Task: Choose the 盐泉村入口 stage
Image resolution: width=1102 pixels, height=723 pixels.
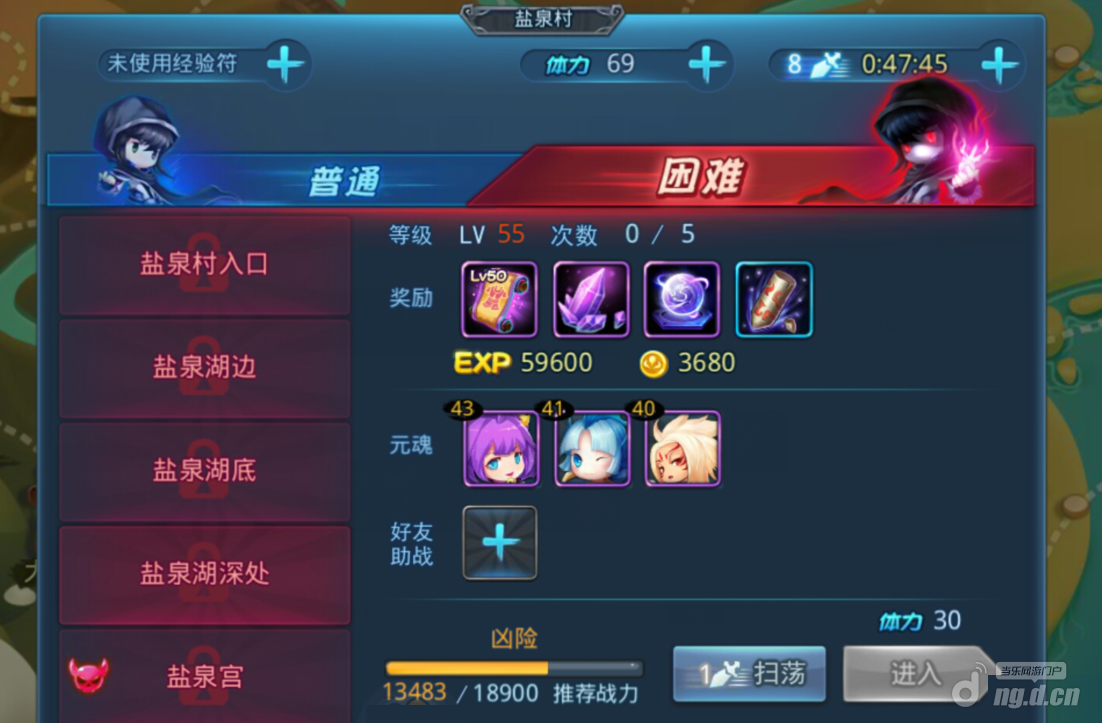Action: [204, 264]
